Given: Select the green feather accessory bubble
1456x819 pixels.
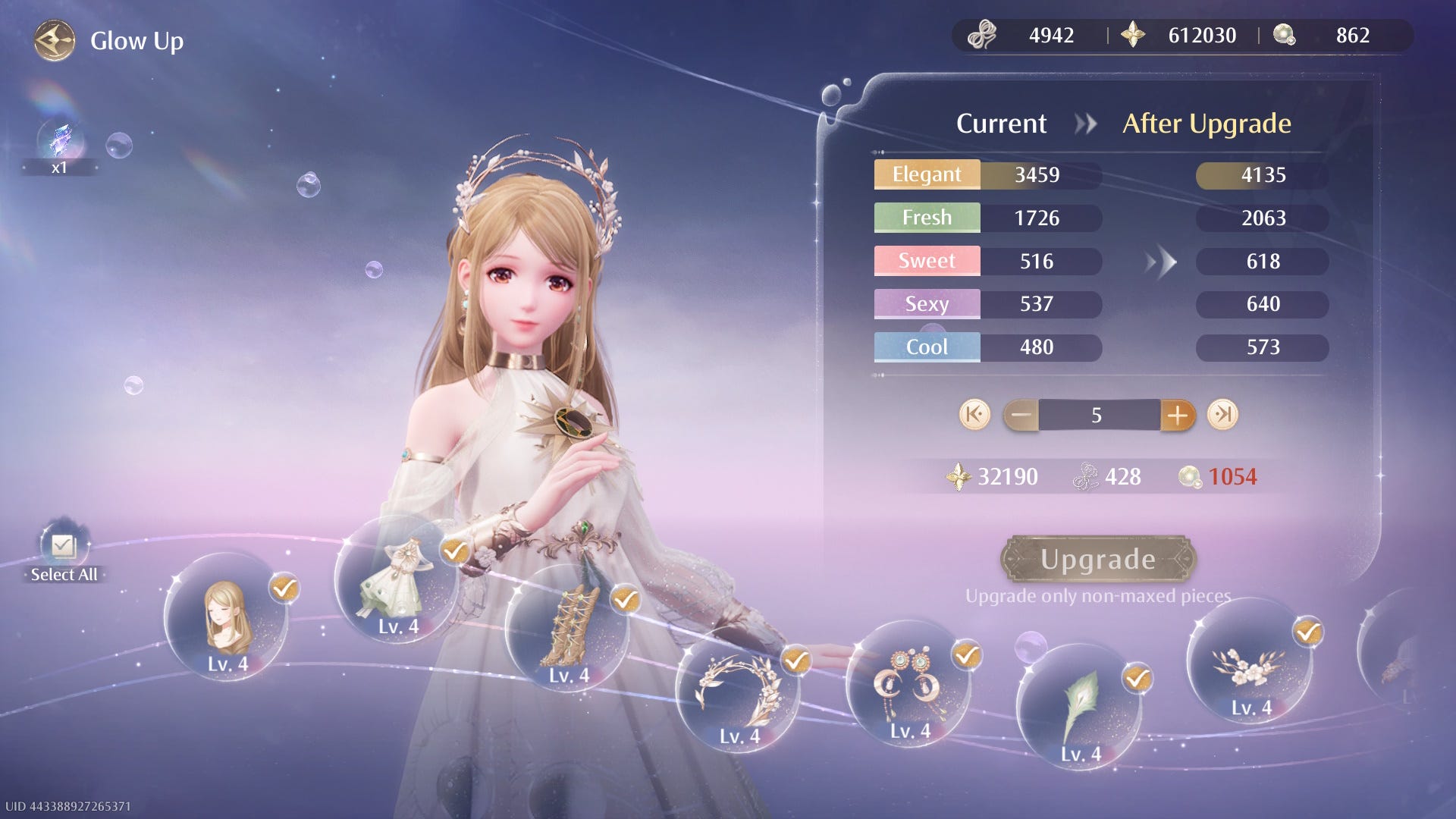Looking at the screenshot, I should 1079,707.
